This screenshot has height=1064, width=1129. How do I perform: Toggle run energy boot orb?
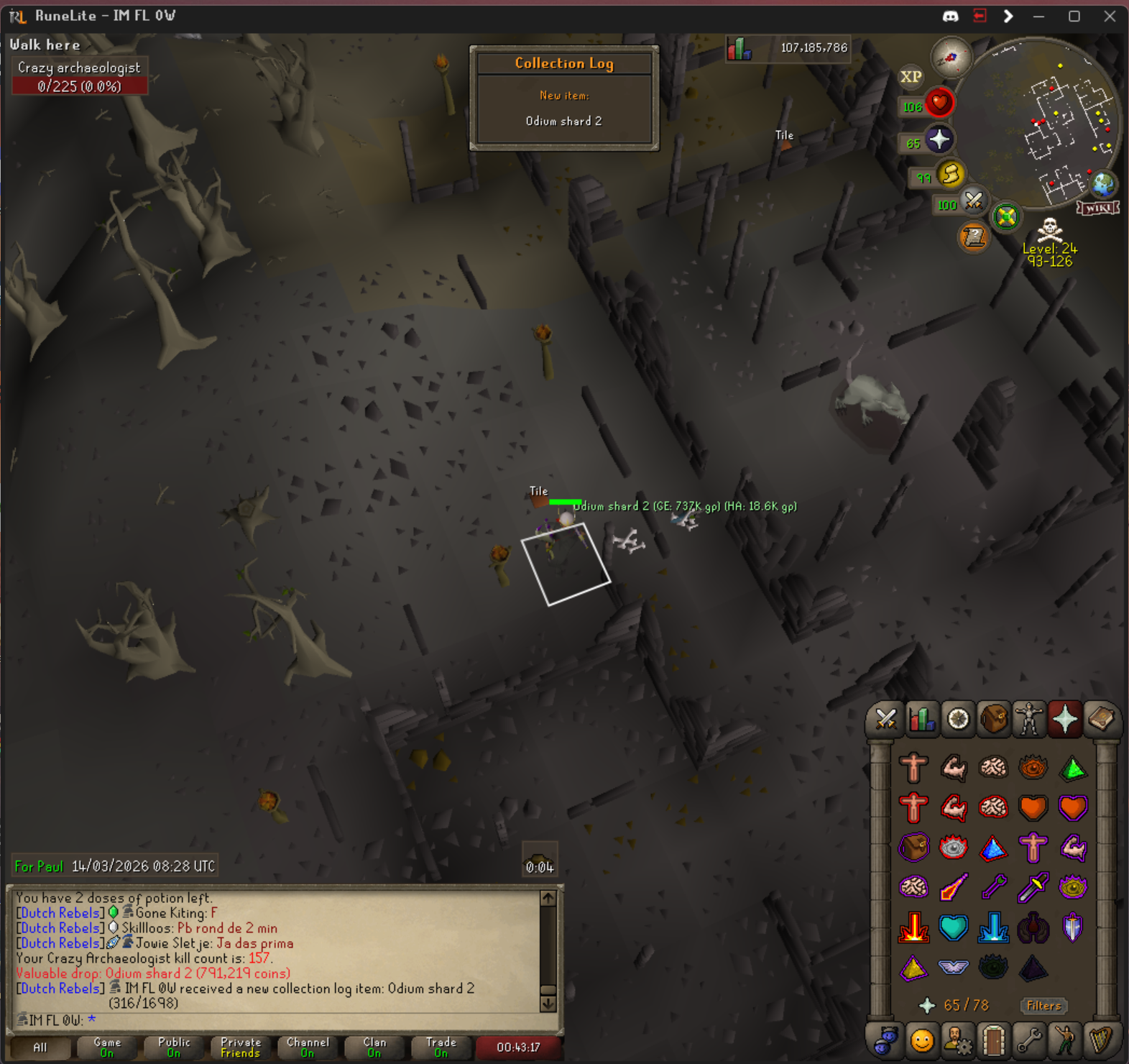pos(950,174)
